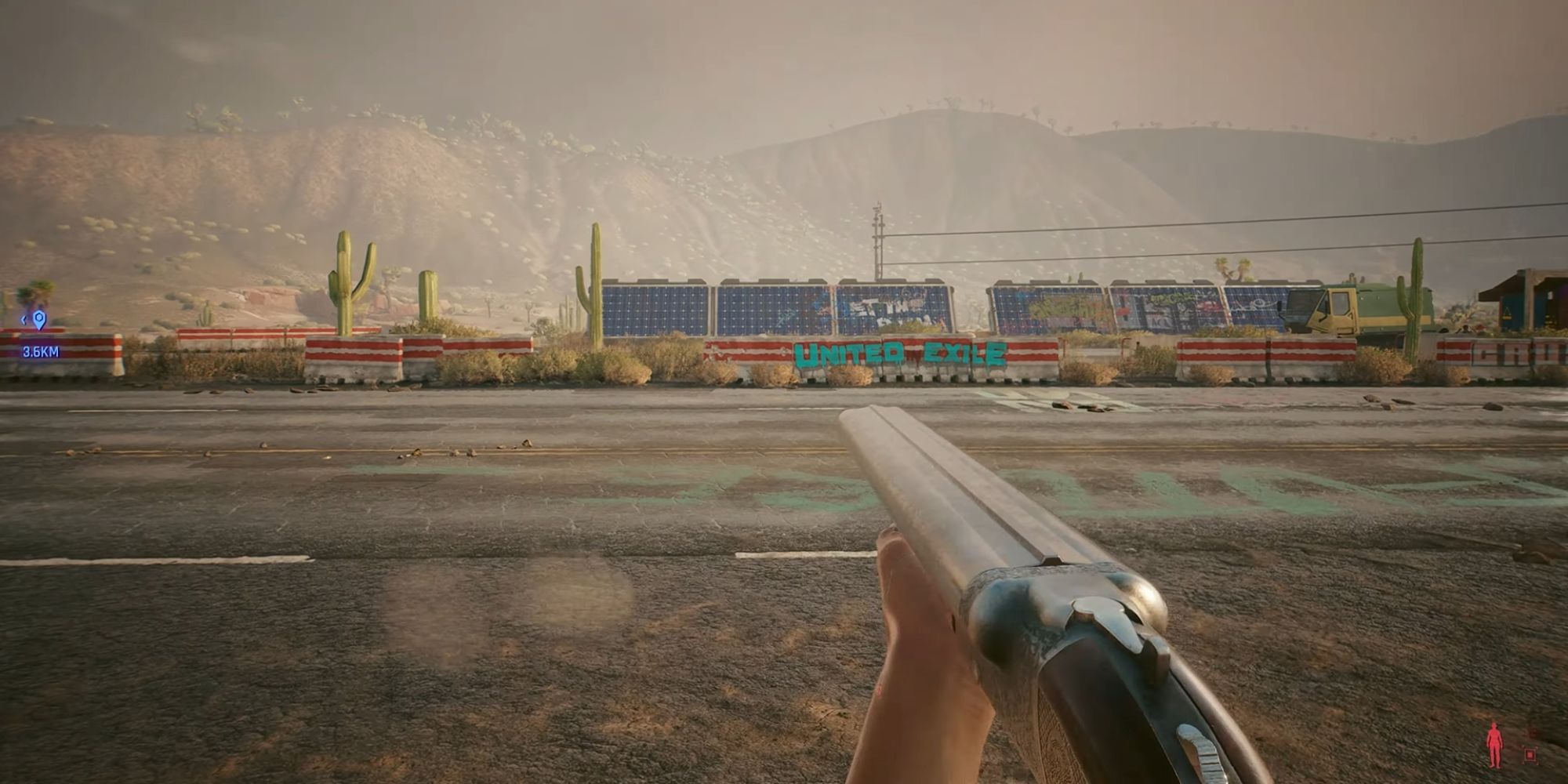Image resolution: width=1568 pixels, height=784 pixels.
Task: Click the left-pointing waypoint chevron arrow
Action: coord(24,320)
